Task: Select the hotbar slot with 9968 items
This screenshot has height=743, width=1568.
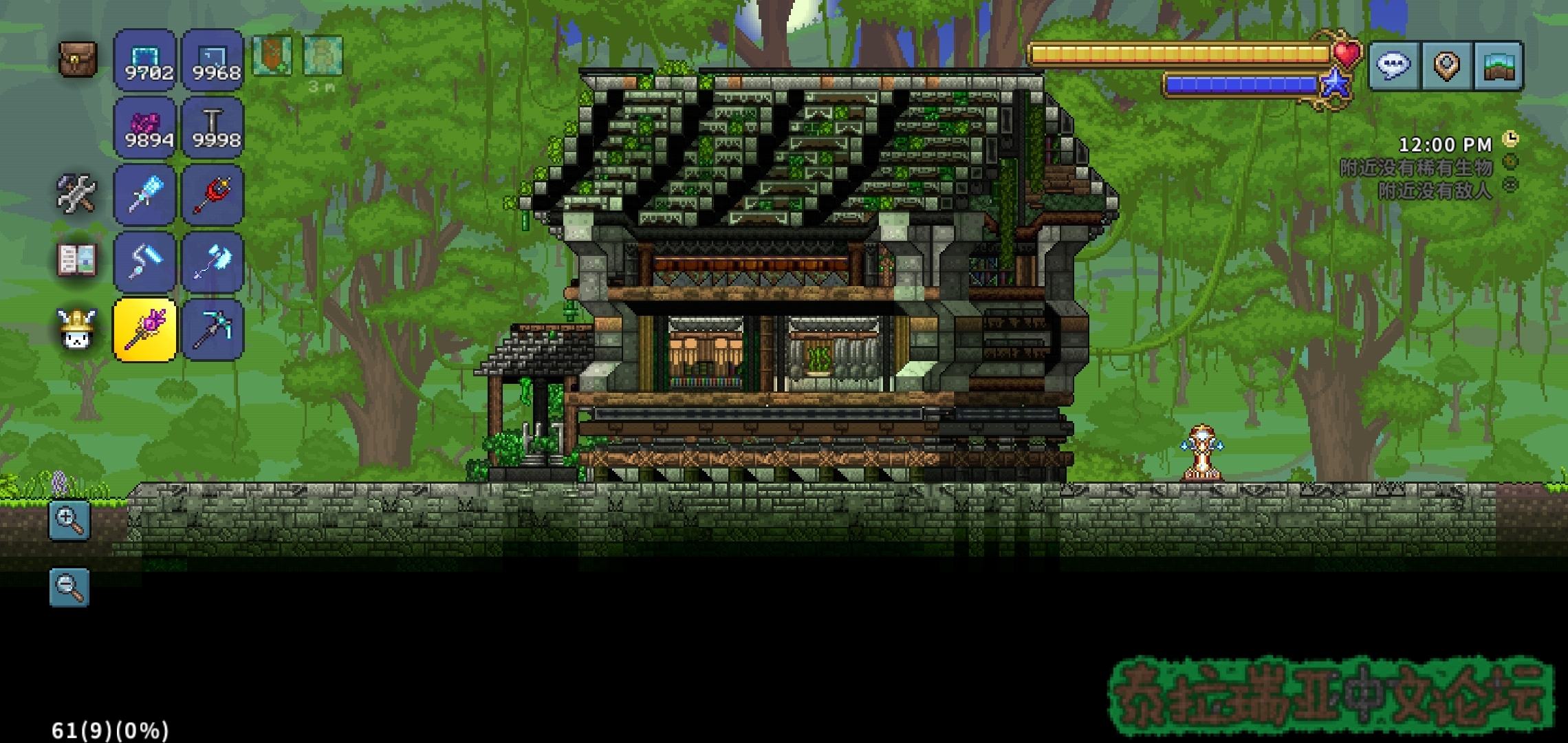Action: pyautogui.click(x=213, y=60)
